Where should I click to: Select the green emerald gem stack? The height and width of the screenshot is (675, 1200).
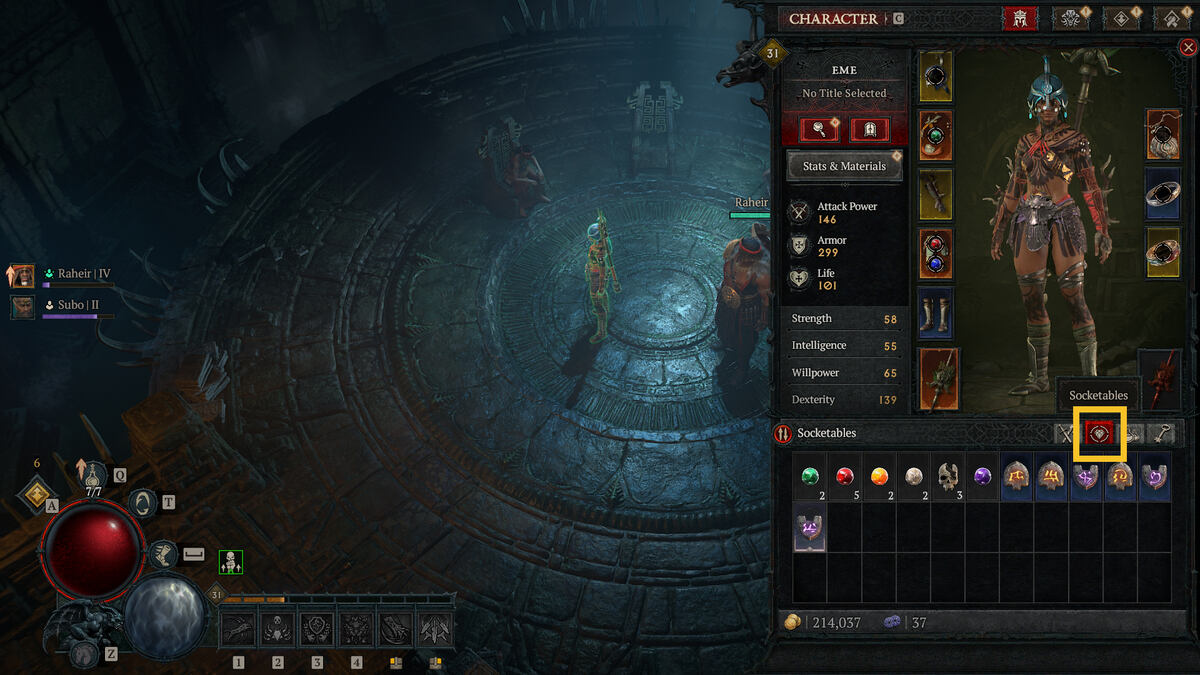click(x=810, y=477)
